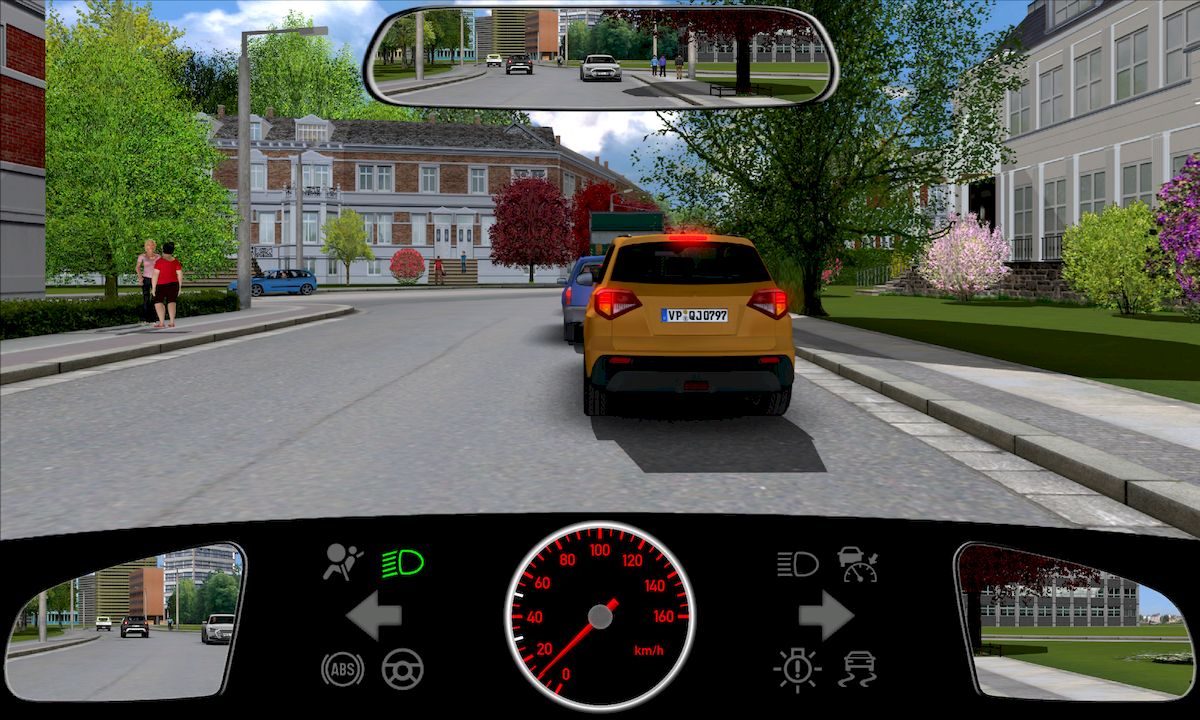The height and width of the screenshot is (720, 1200).
Task: Select the cruise control speedometer-car icon
Action: point(858,564)
